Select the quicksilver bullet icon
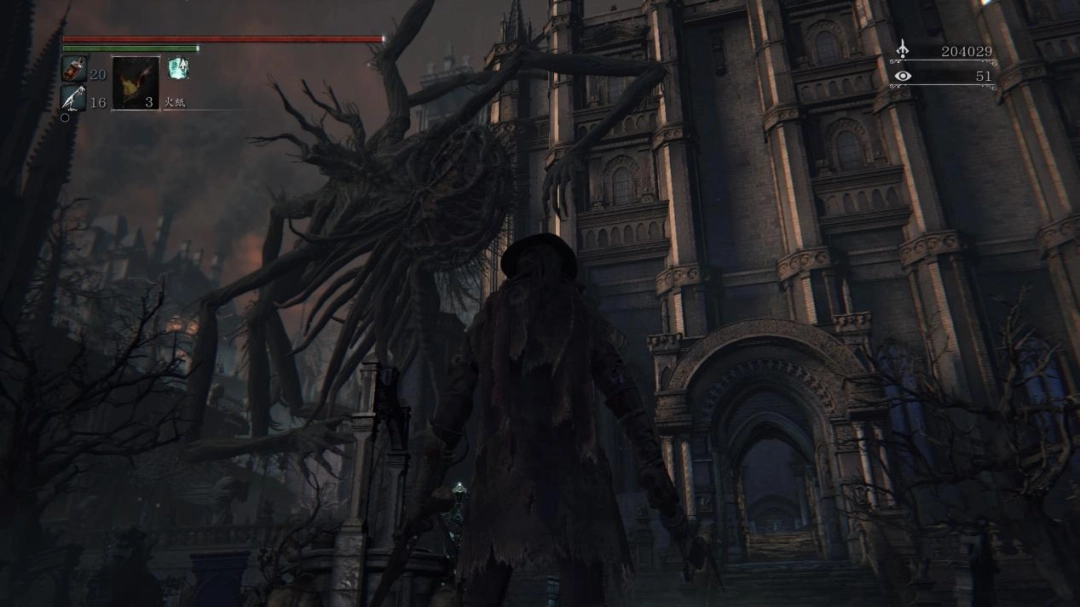This screenshot has width=1080, height=607. (x=74, y=98)
